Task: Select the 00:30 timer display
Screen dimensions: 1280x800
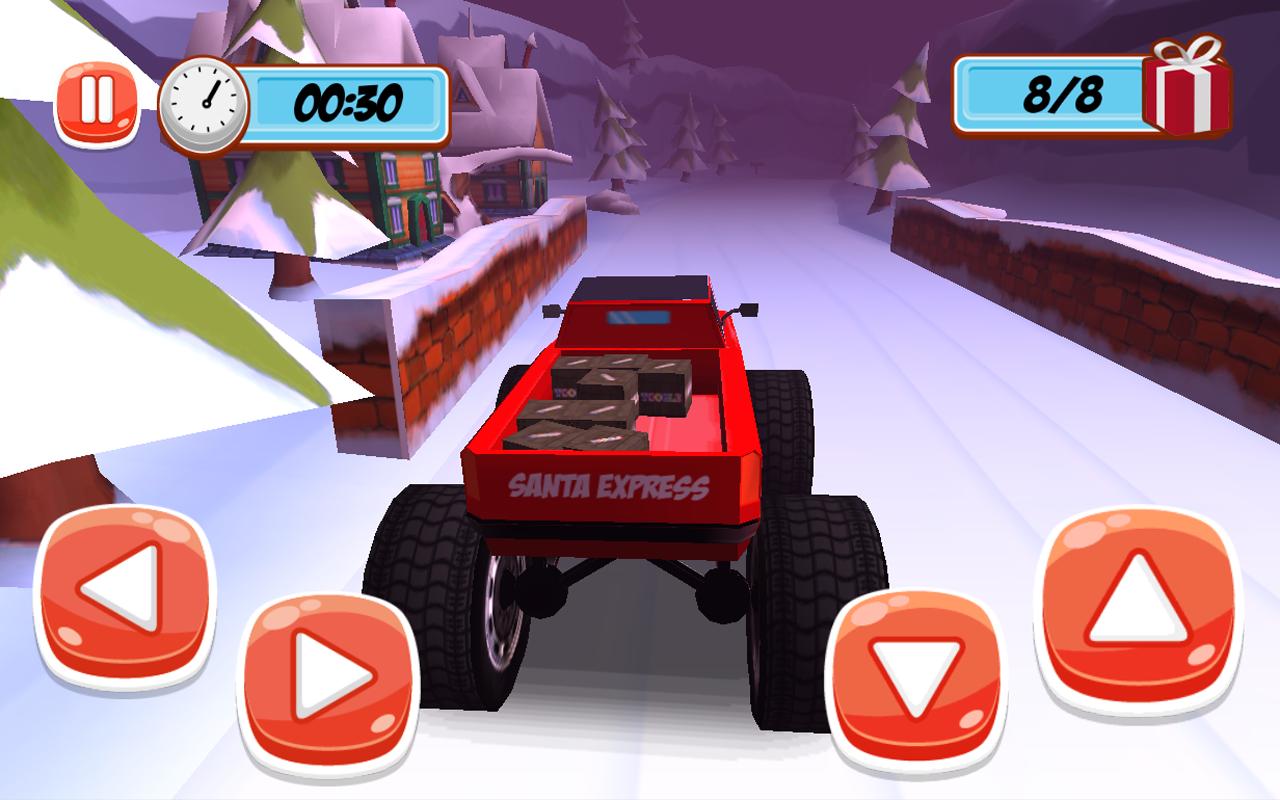Action: (x=348, y=100)
